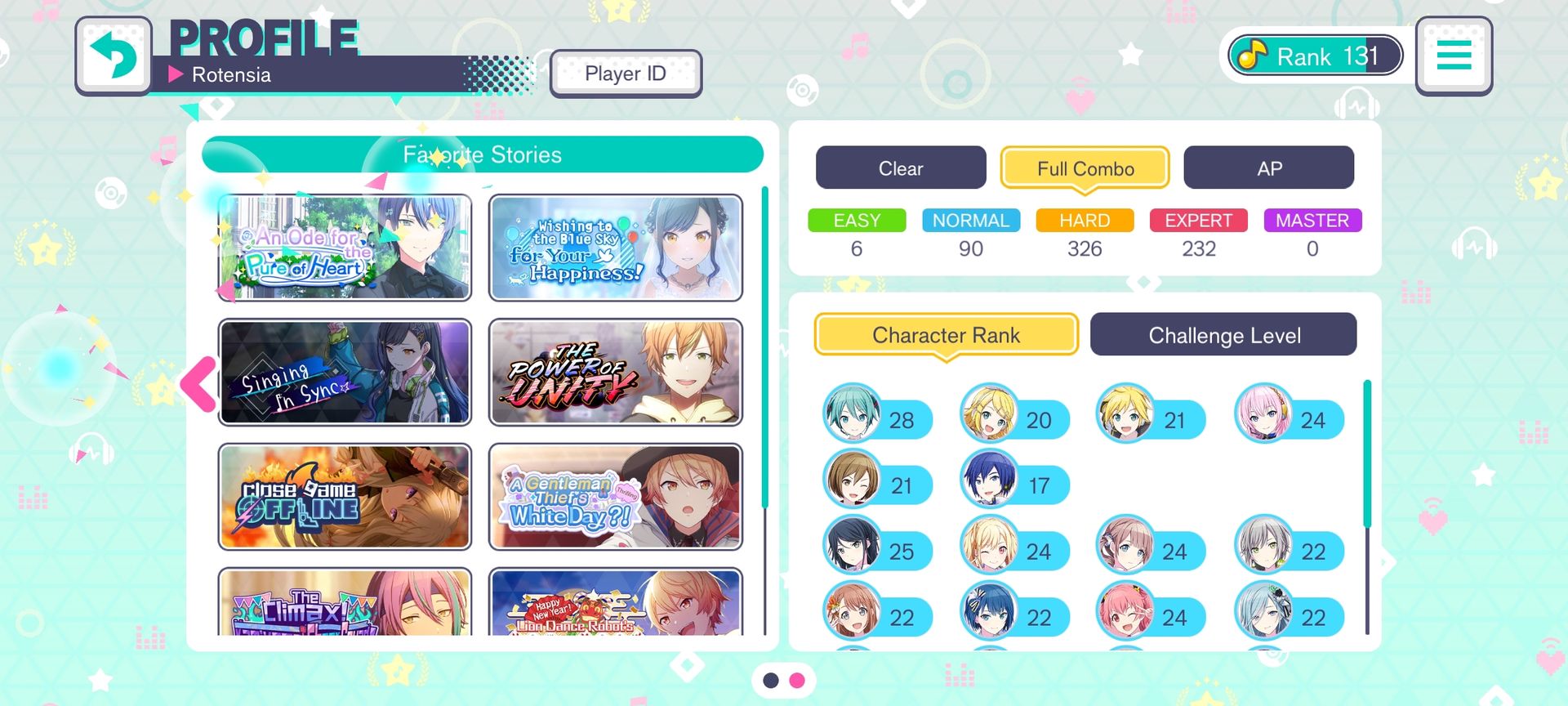The width and height of the screenshot is (1568, 706).
Task: Open the Lion Dance Robots story
Action: pos(616,603)
